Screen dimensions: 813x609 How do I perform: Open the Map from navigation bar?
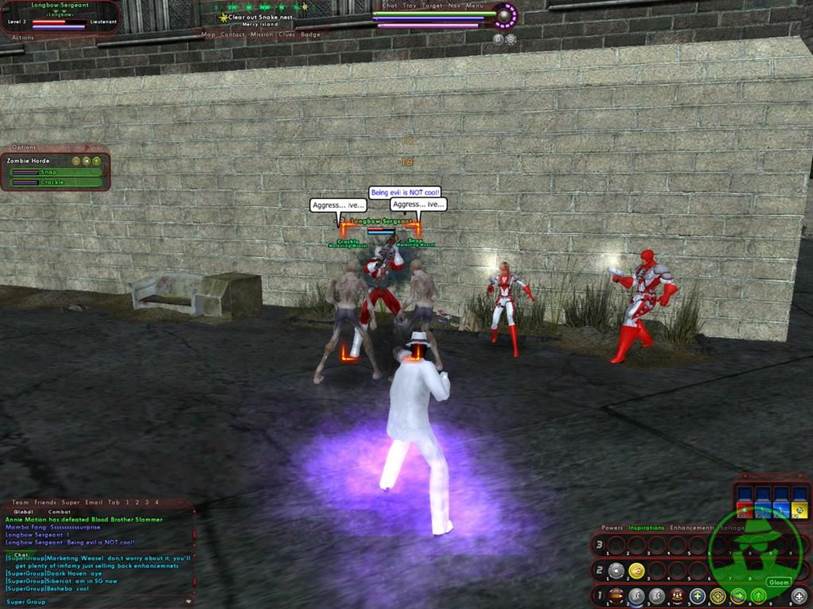point(208,34)
